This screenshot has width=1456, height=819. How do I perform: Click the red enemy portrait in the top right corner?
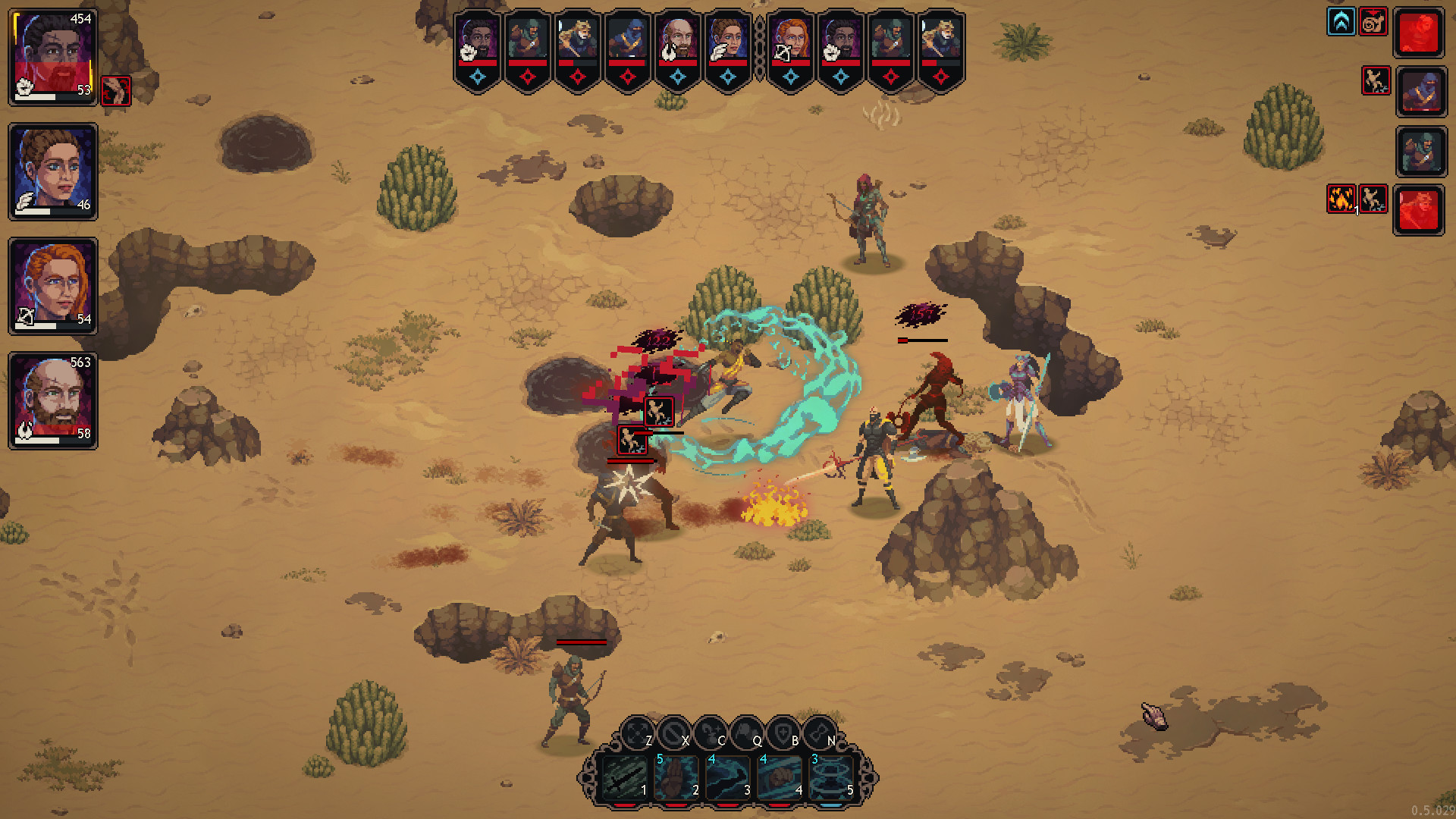click(x=1420, y=32)
